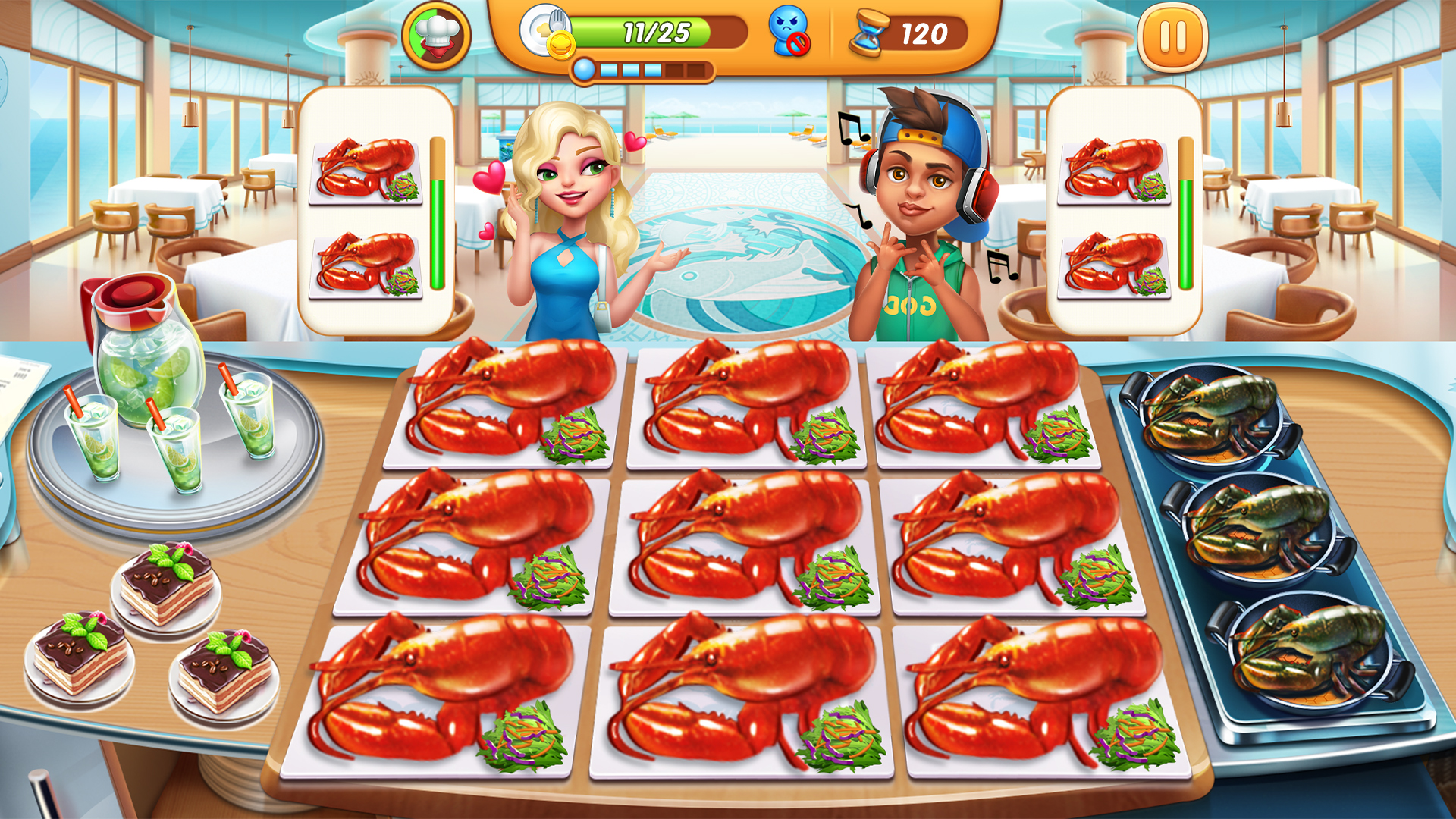Click the 11/25 customer progress bar

[x=656, y=32]
